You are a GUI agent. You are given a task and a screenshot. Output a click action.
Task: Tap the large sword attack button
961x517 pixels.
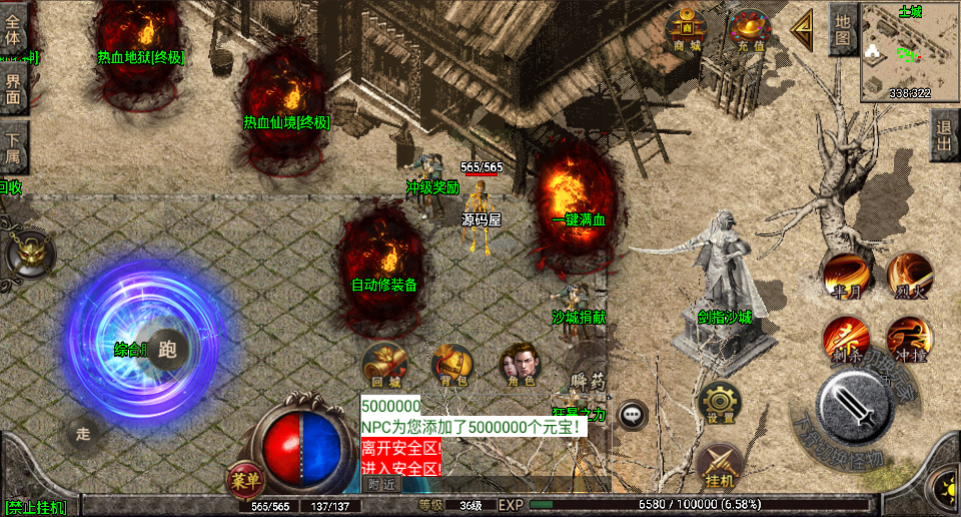(853, 406)
